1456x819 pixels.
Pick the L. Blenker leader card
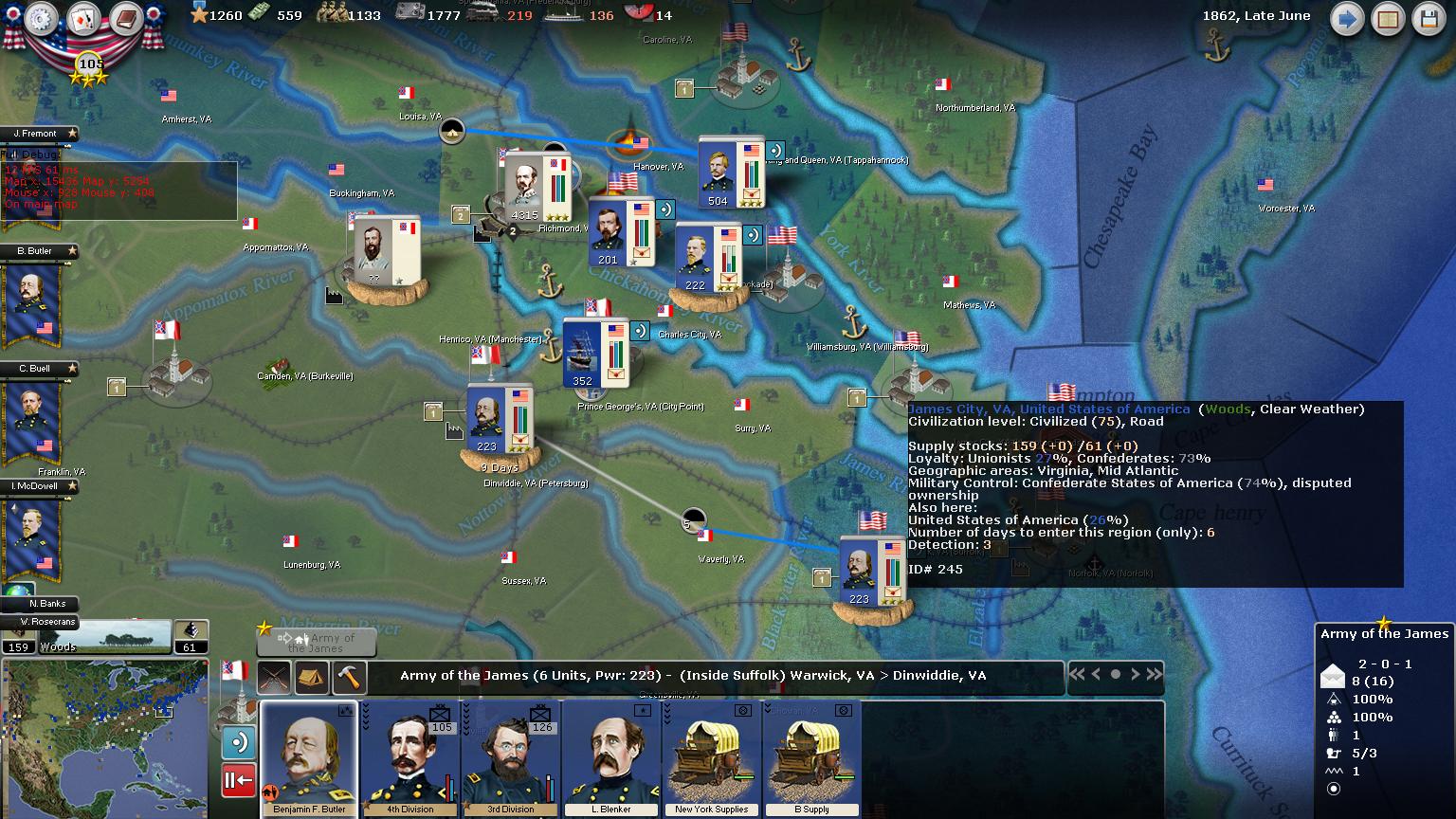[611, 758]
